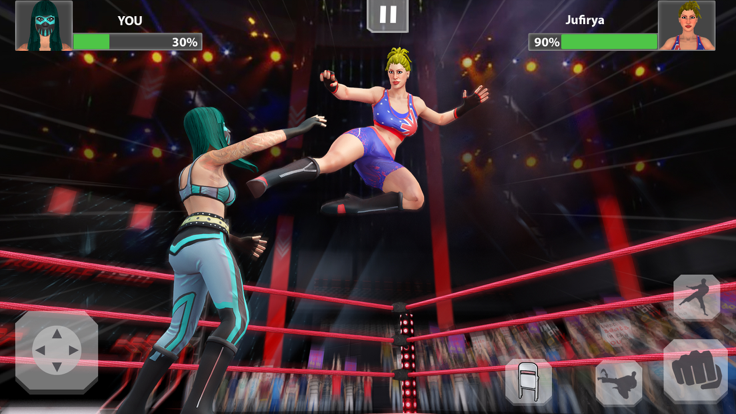The image size is (736, 414).
Task: Tap the directional movement pad
Action: click(x=56, y=352)
